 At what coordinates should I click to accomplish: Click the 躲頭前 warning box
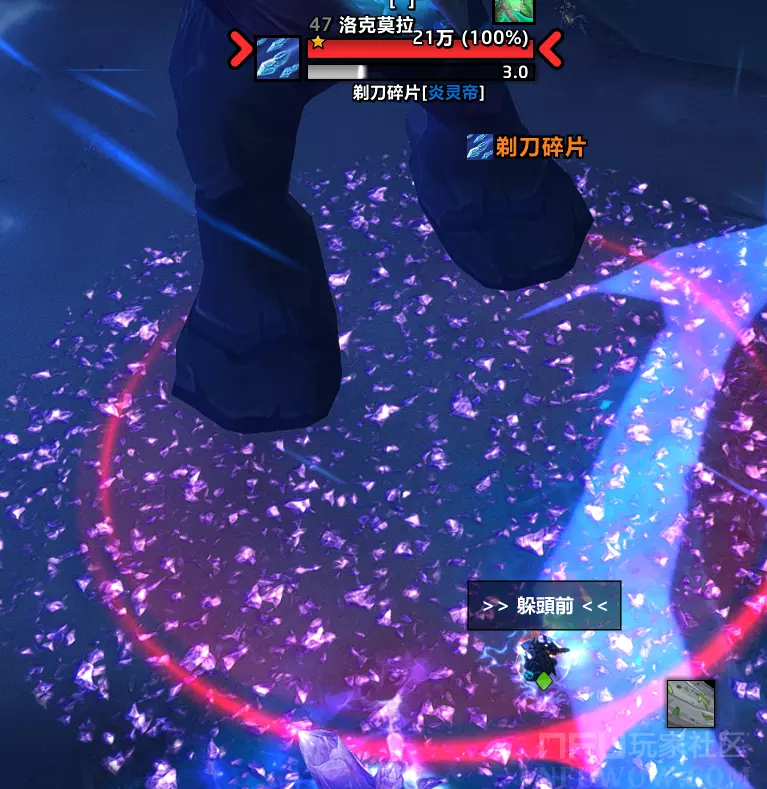[544, 606]
